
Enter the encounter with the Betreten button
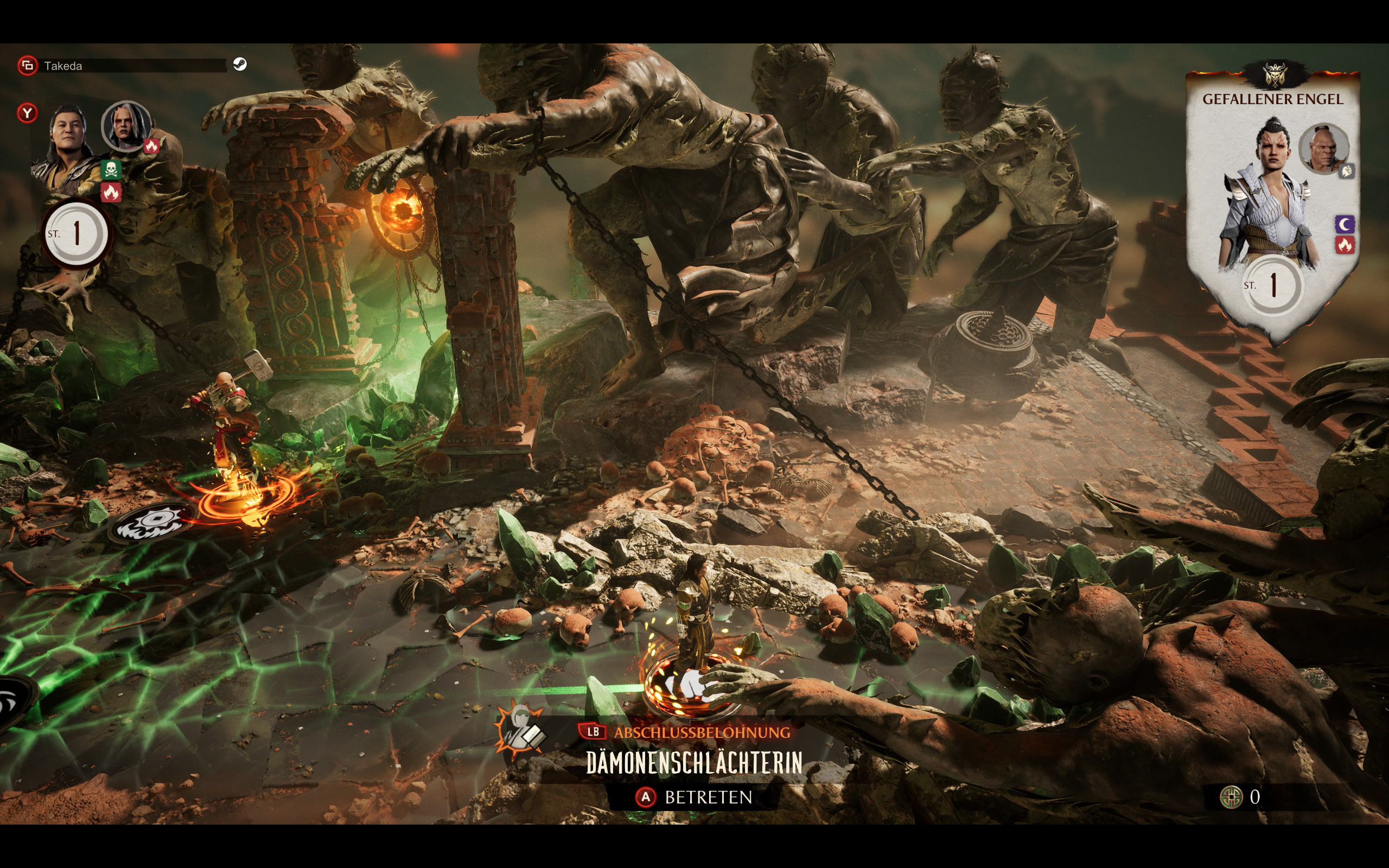coord(694,797)
